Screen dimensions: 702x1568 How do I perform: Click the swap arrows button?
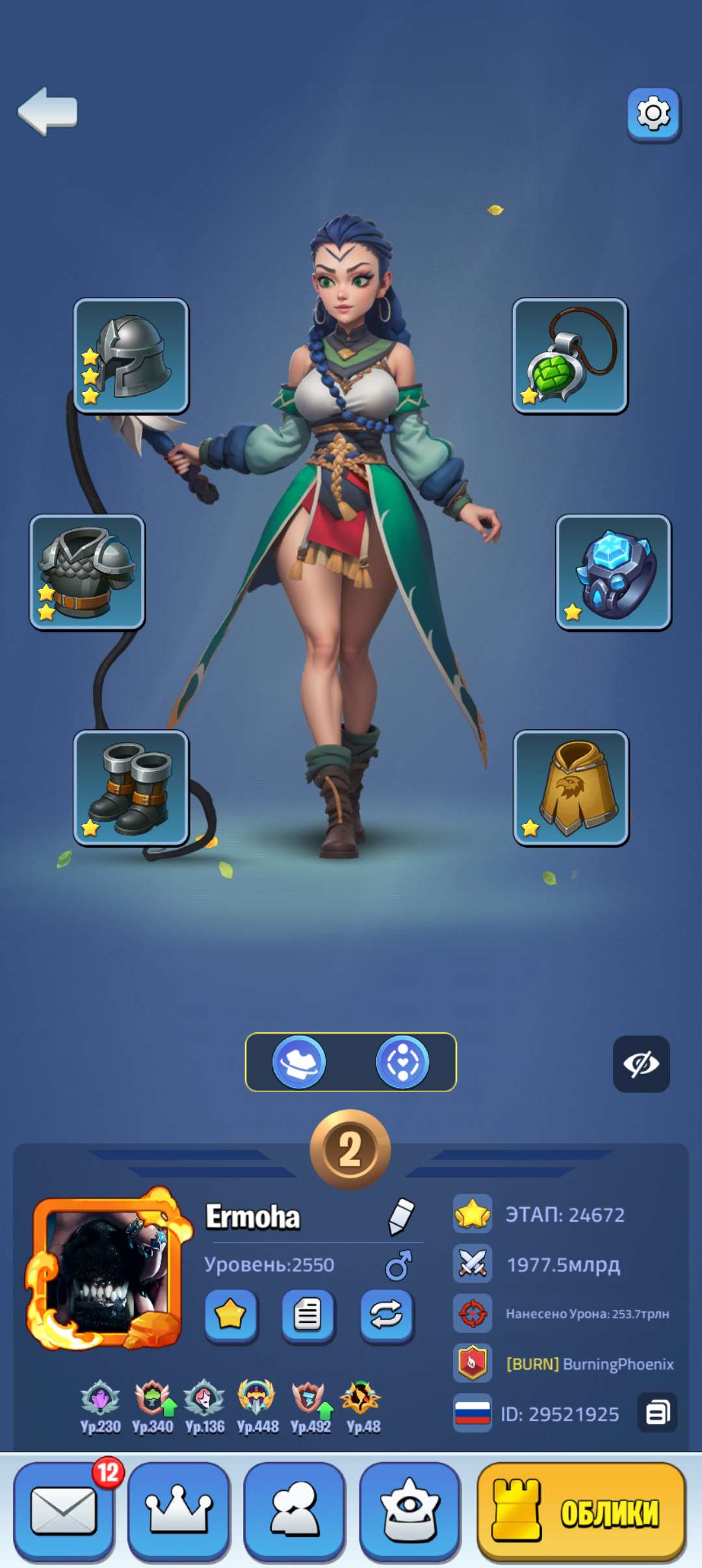[387, 1315]
